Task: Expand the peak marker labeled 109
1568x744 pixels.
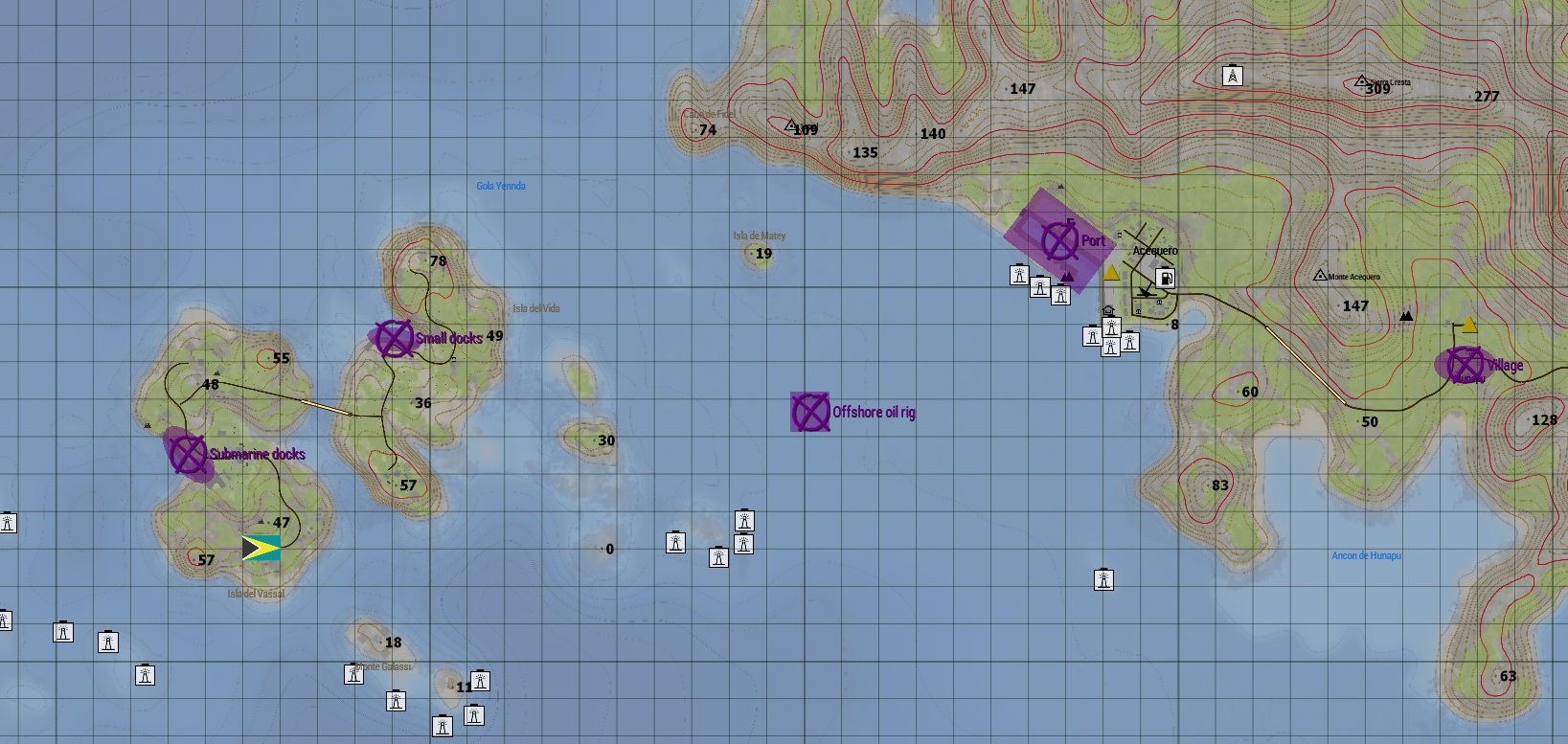Action: (x=790, y=124)
